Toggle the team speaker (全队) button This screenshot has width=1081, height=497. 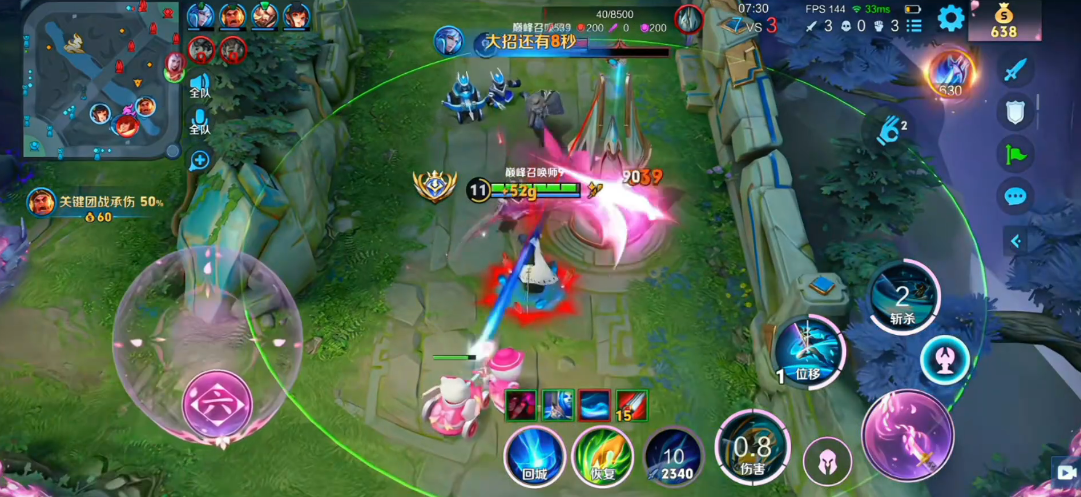tap(200, 86)
